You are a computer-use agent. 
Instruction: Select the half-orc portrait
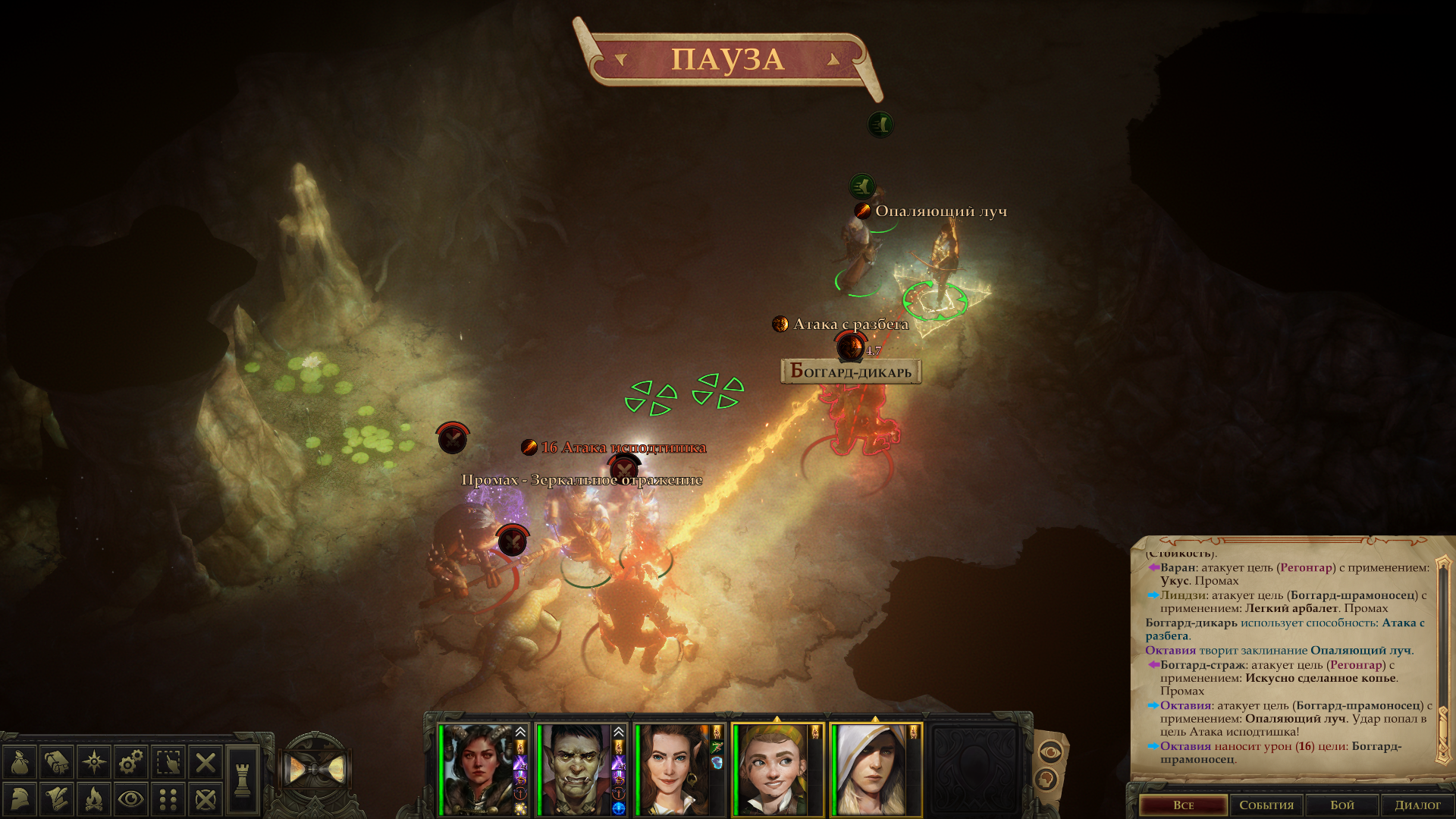576,769
